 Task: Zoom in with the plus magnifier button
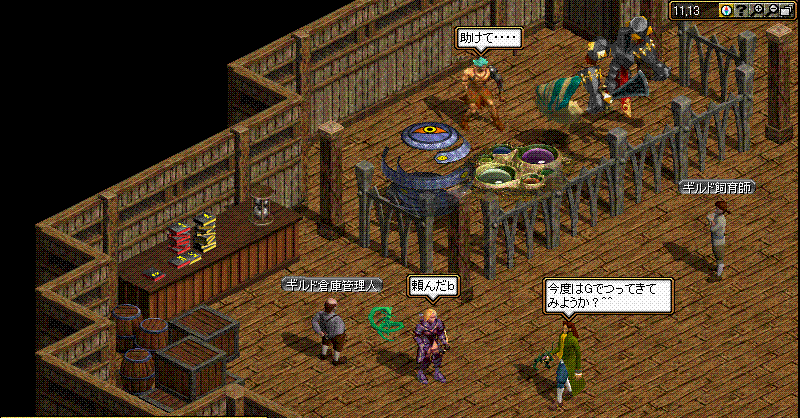(x=758, y=10)
